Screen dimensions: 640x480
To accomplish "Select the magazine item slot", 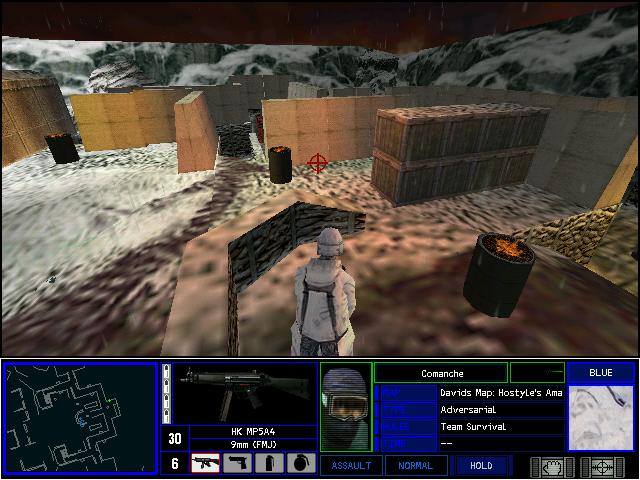I will pos(269,463).
